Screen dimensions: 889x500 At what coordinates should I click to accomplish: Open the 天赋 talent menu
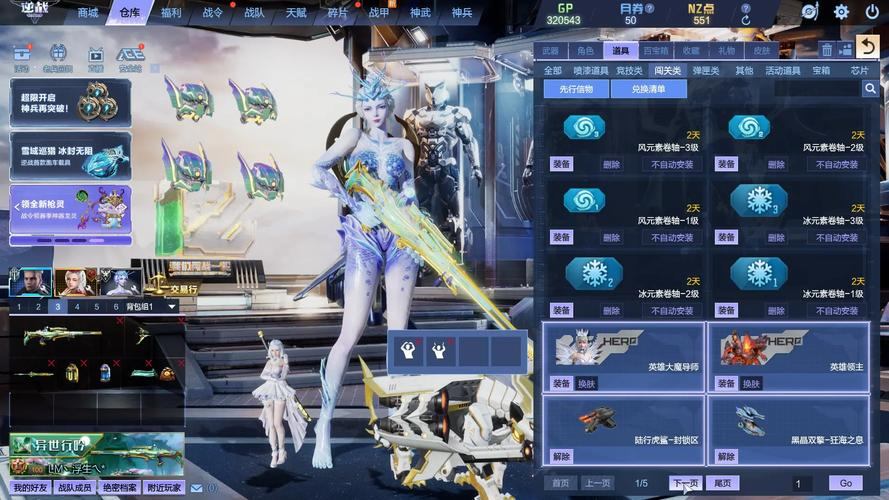tap(297, 13)
